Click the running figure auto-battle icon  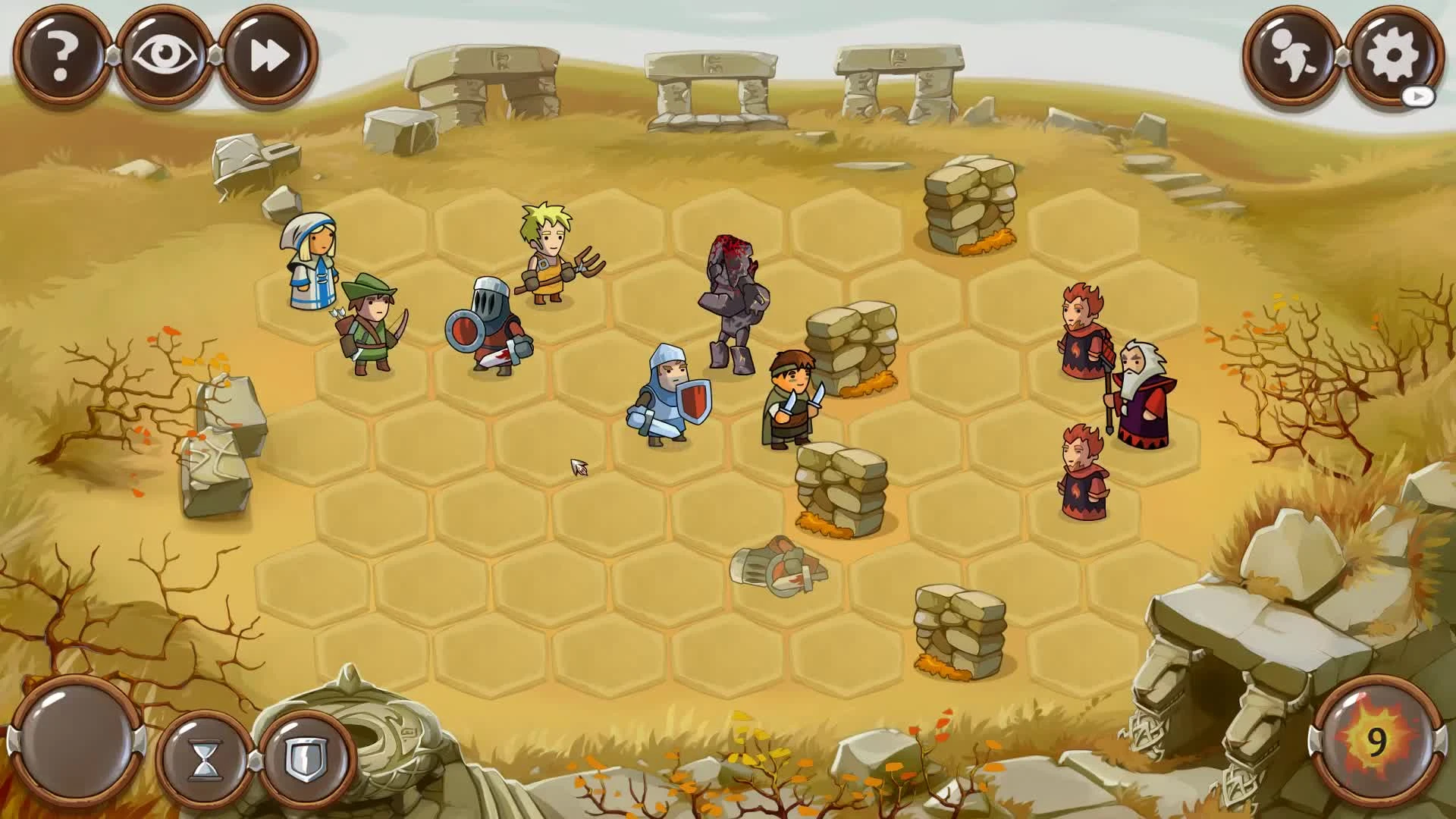pyautogui.click(x=1289, y=53)
